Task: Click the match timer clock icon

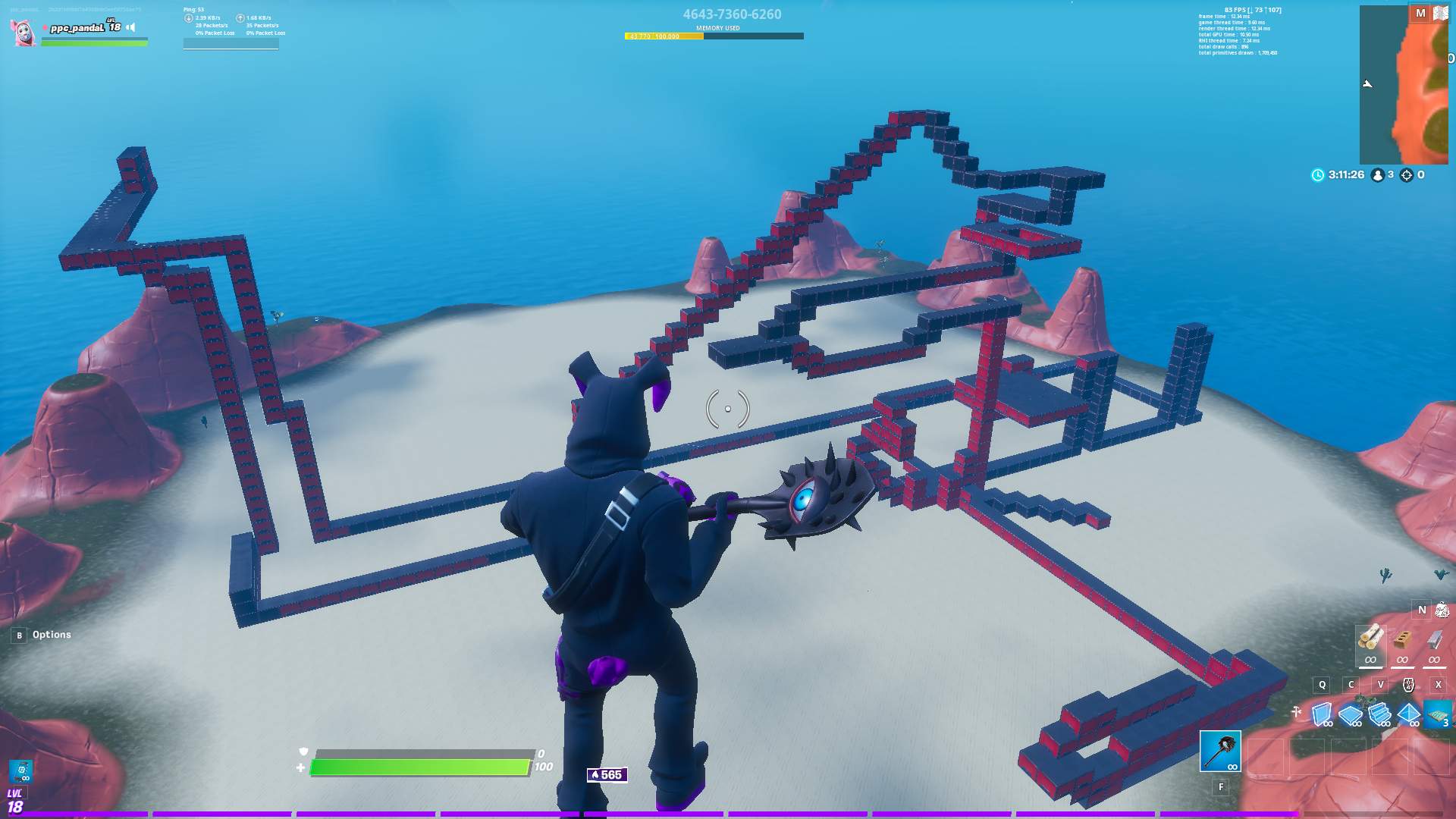Action: 1318,174
